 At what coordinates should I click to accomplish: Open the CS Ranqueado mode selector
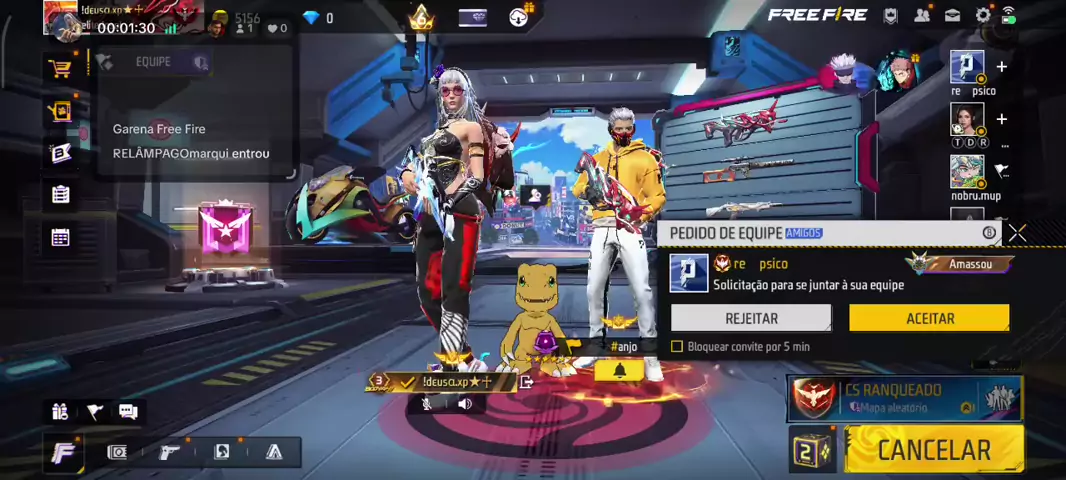tap(904, 397)
